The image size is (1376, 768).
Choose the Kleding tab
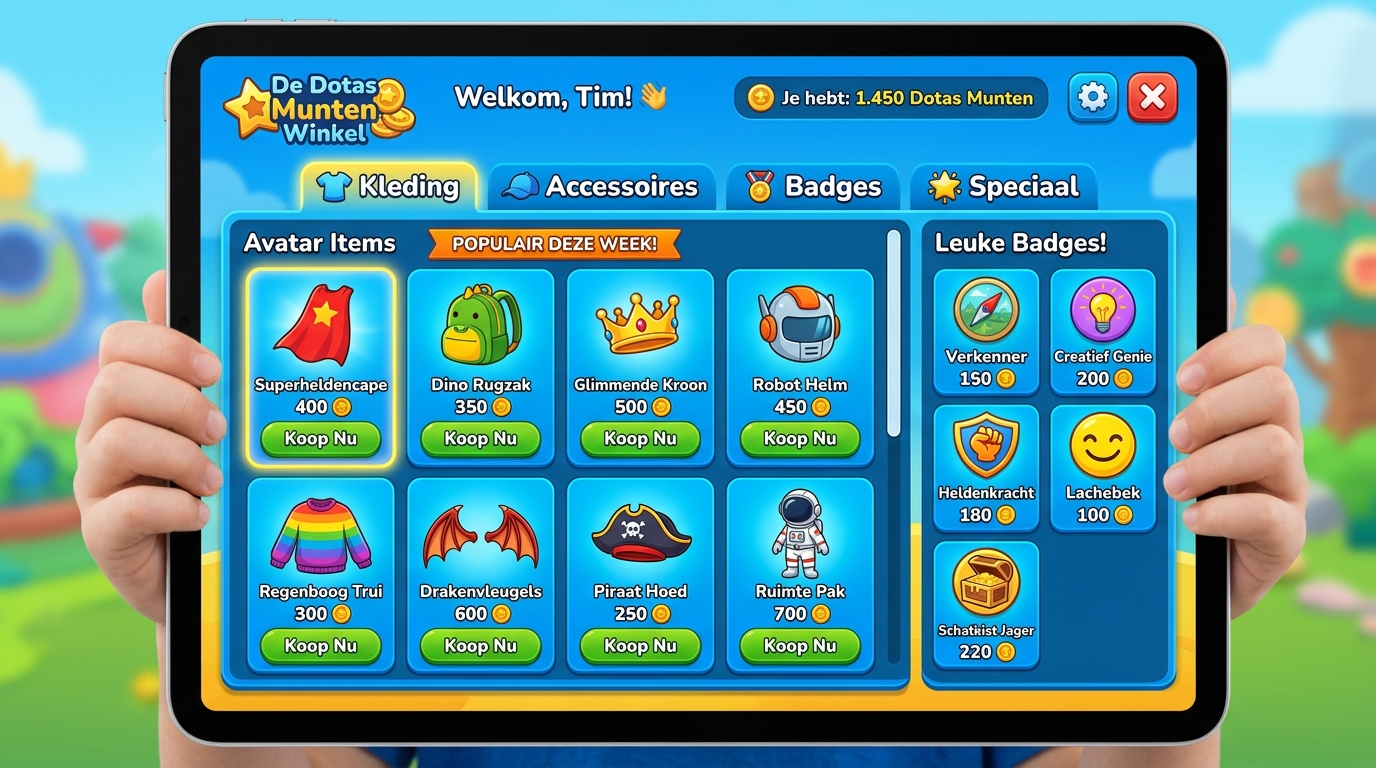(x=388, y=187)
